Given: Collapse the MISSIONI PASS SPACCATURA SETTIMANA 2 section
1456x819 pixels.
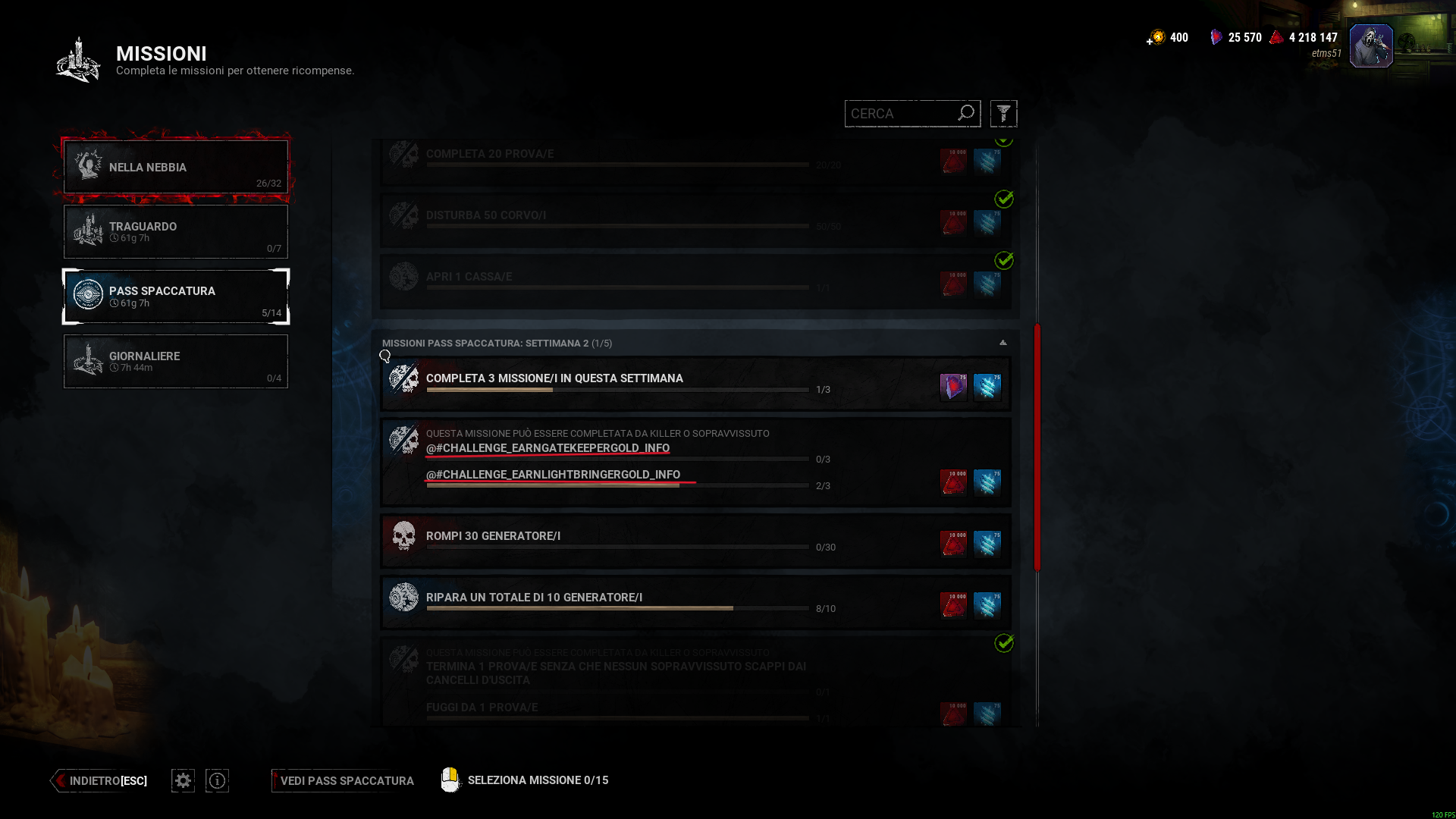Looking at the screenshot, I should point(1003,342).
